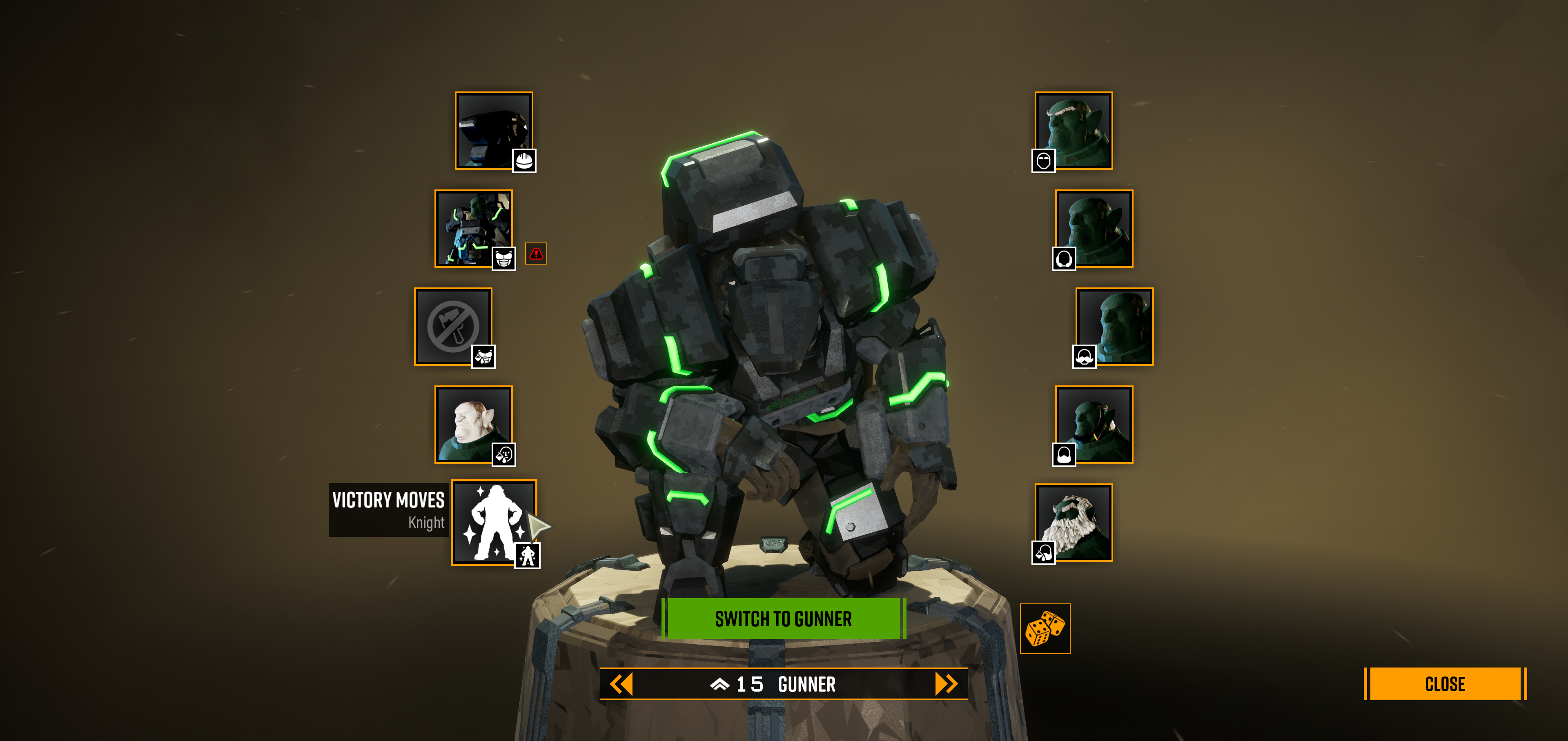Click the red warning triangle icon

(x=536, y=254)
